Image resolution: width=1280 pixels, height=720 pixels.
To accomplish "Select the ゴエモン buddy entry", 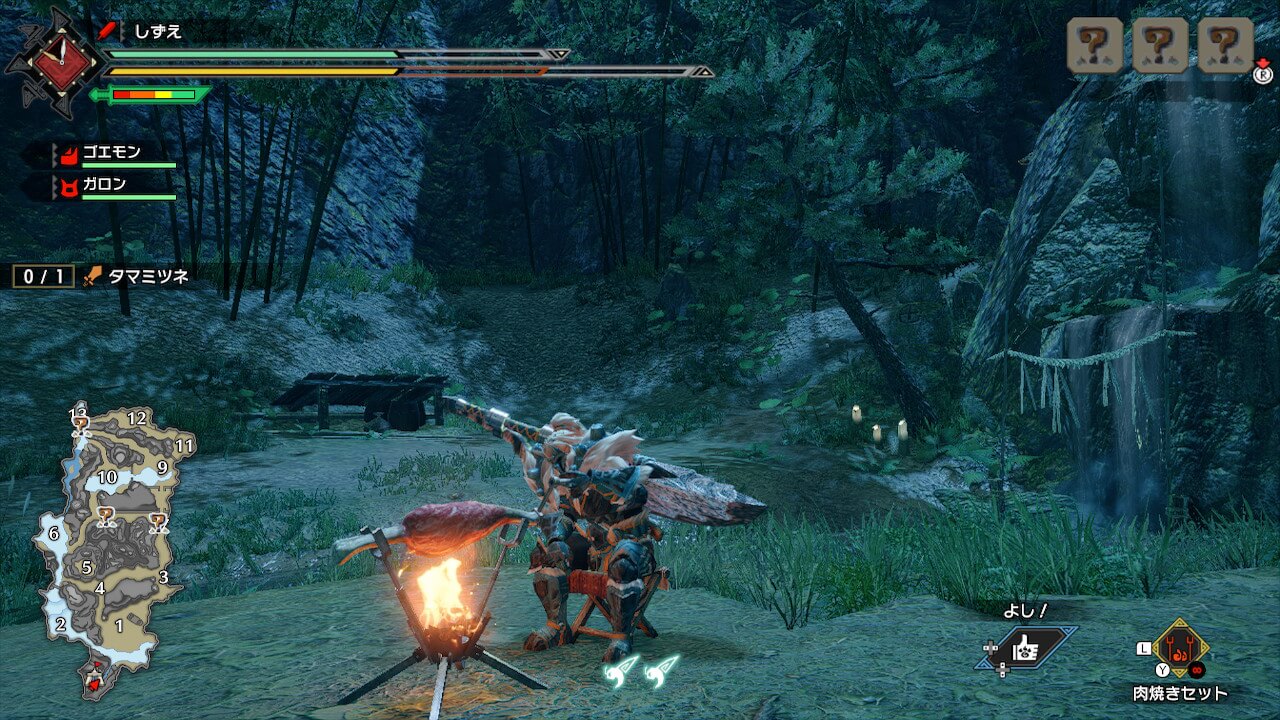I will (x=110, y=154).
